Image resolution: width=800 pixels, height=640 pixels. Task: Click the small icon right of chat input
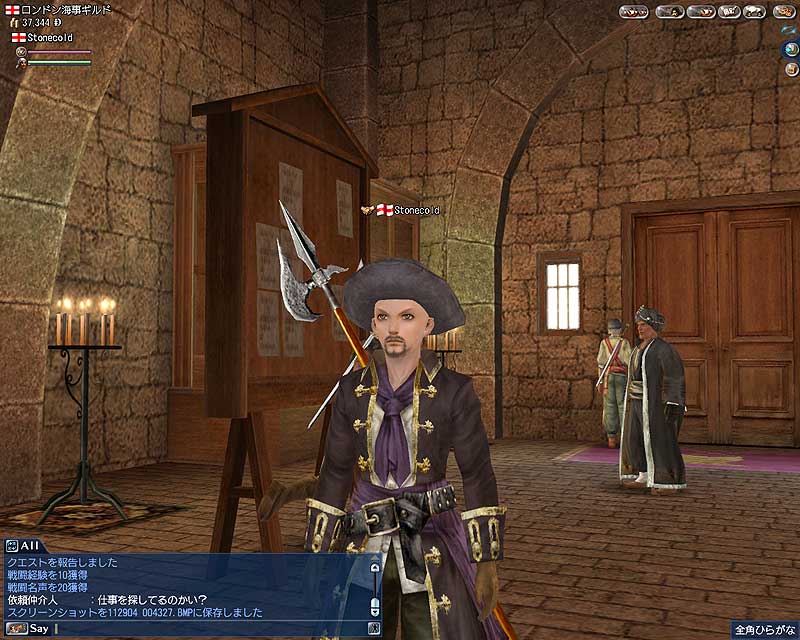[375, 629]
